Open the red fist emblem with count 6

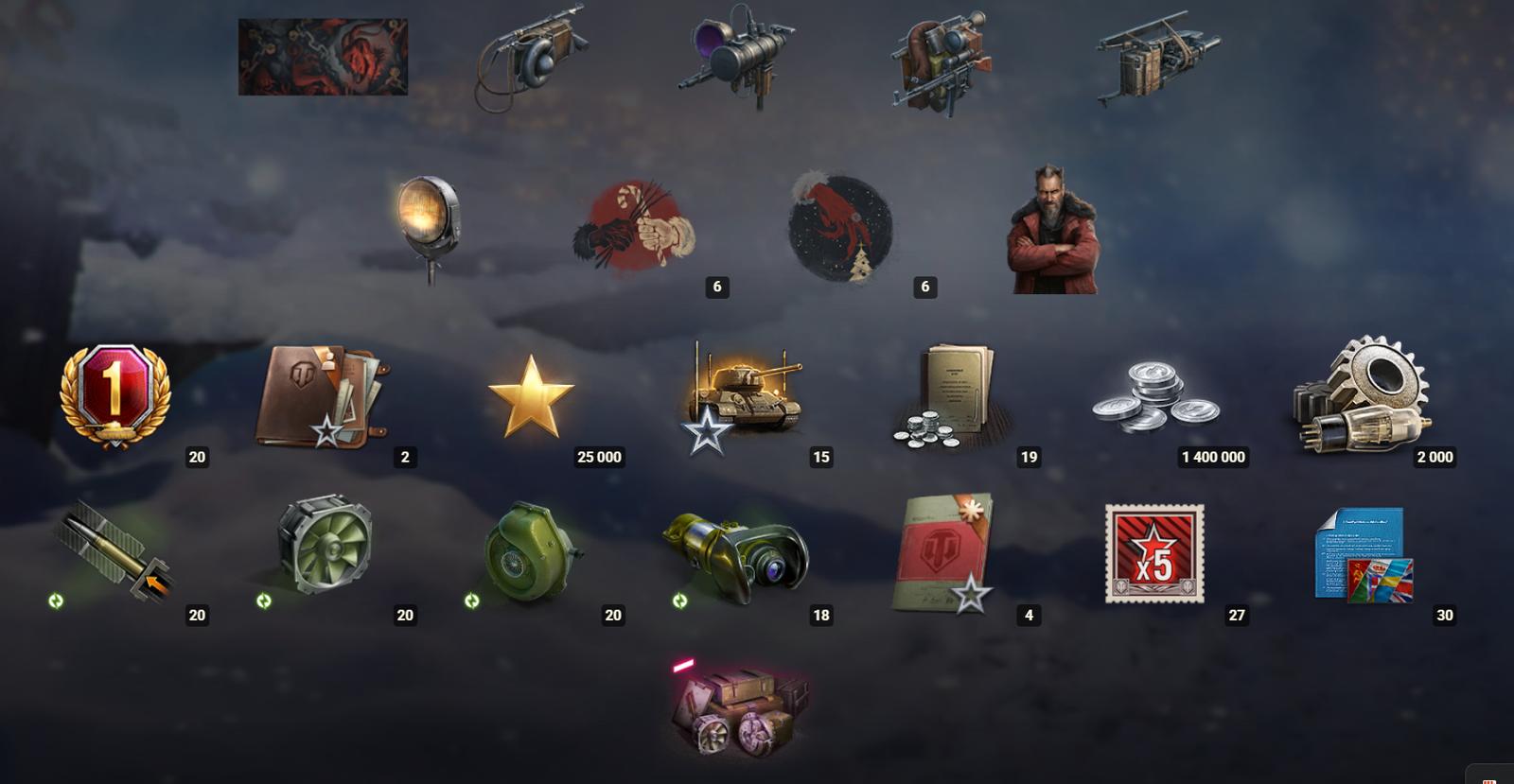pos(636,227)
